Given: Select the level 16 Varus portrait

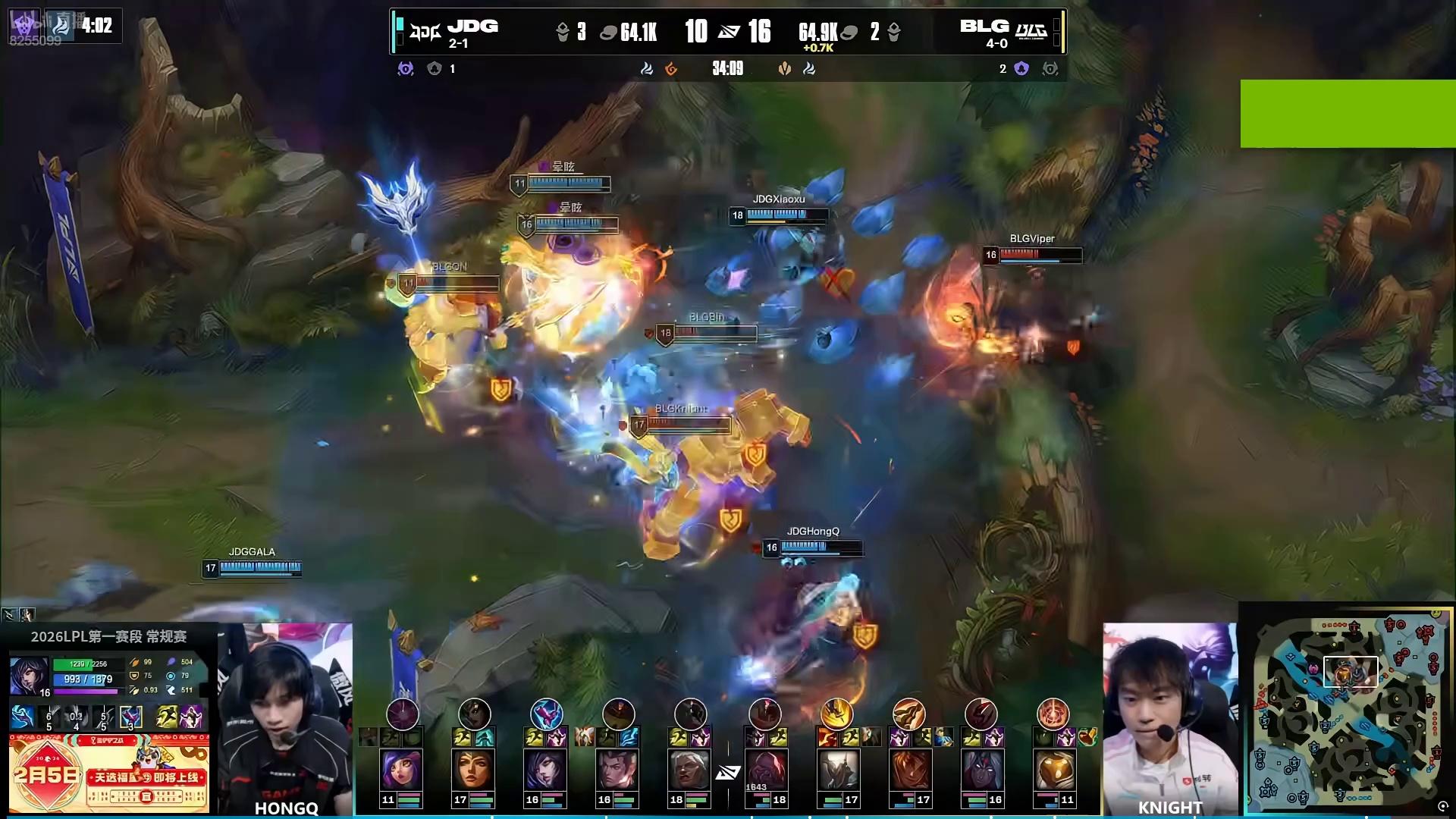Looking at the screenshot, I should point(982,770).
